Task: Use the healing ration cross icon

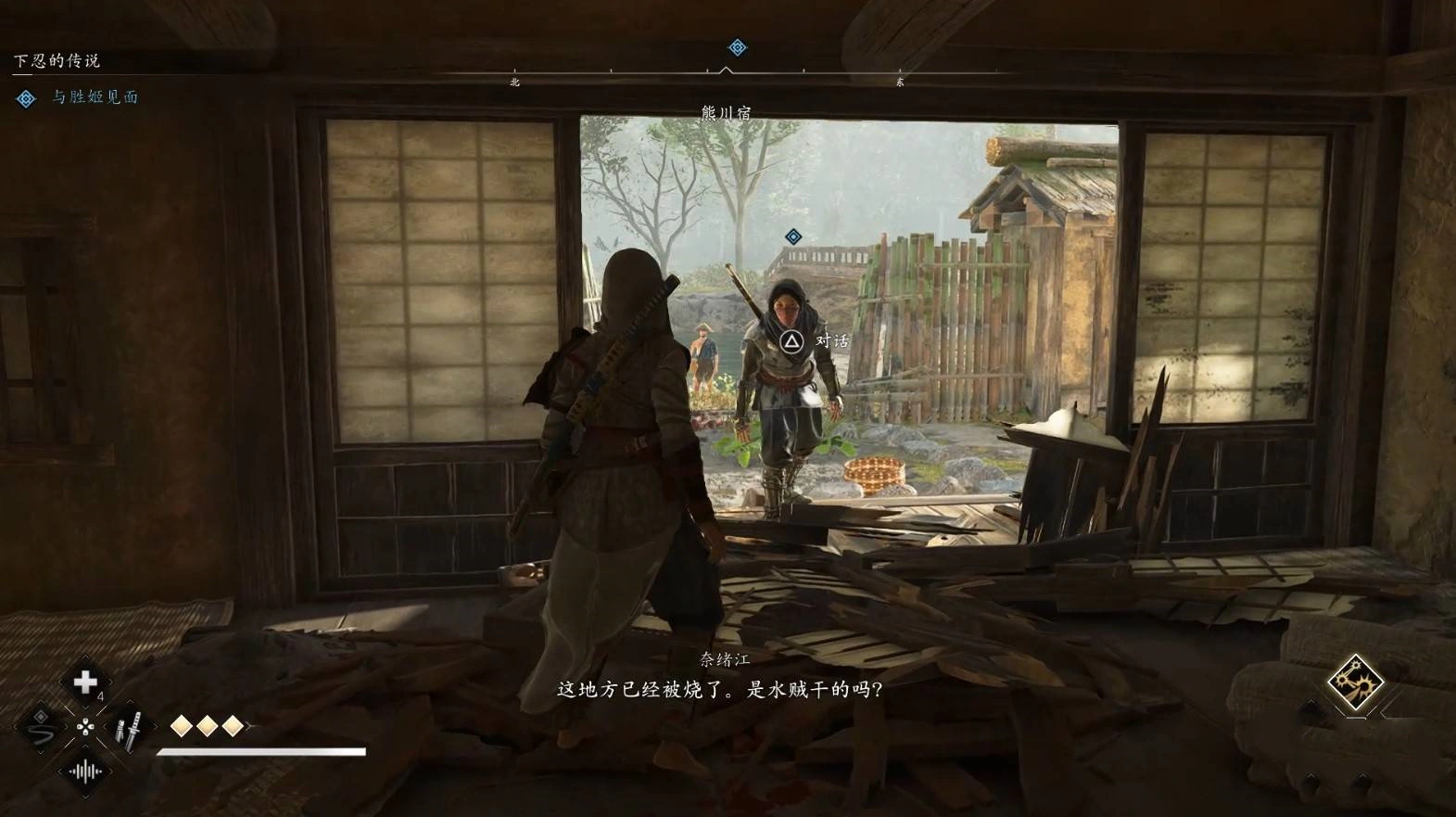Action: pyautogui.click(x=85, y=683)
